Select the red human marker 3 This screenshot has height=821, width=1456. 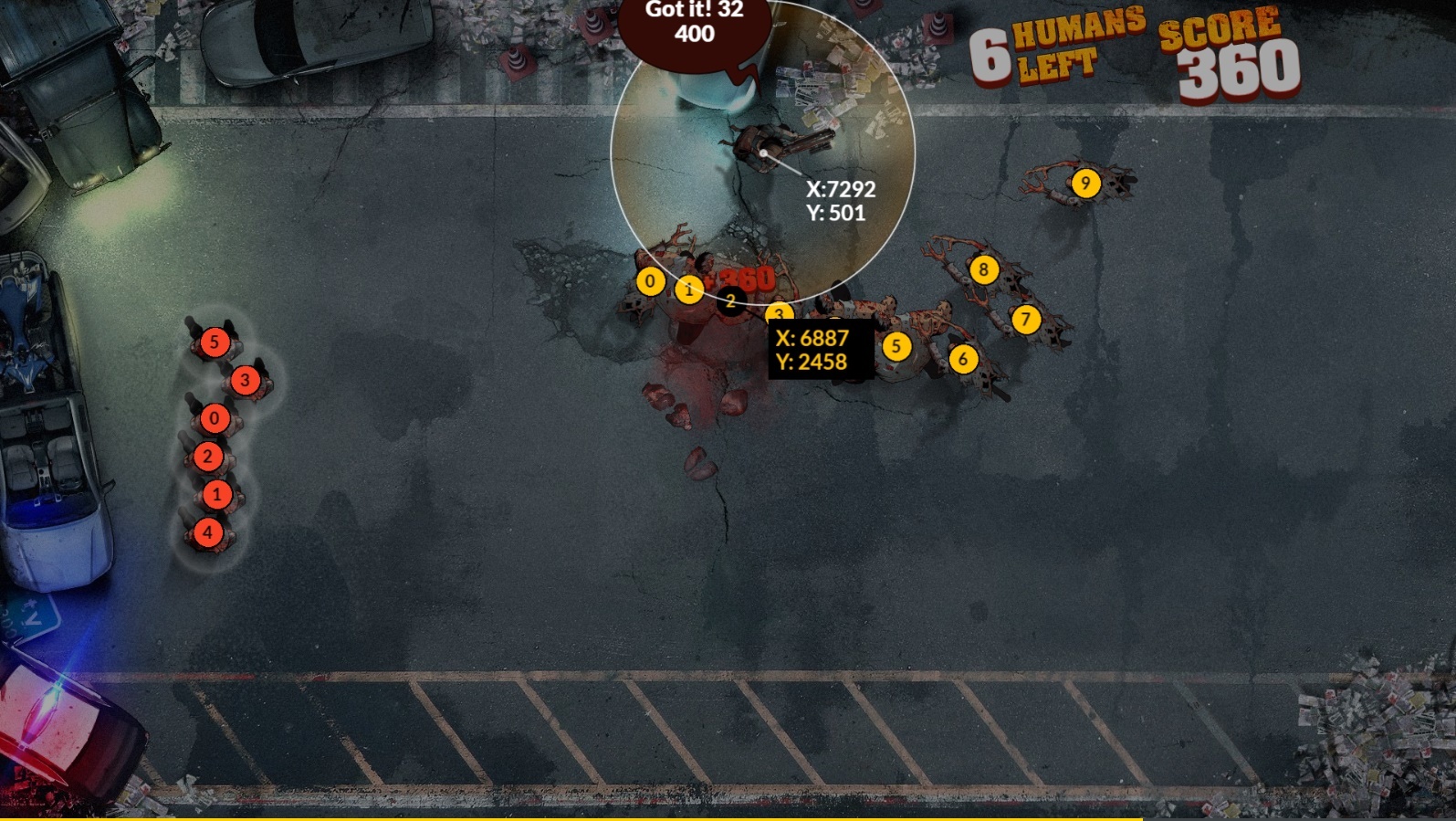click(x=245, y=381)
